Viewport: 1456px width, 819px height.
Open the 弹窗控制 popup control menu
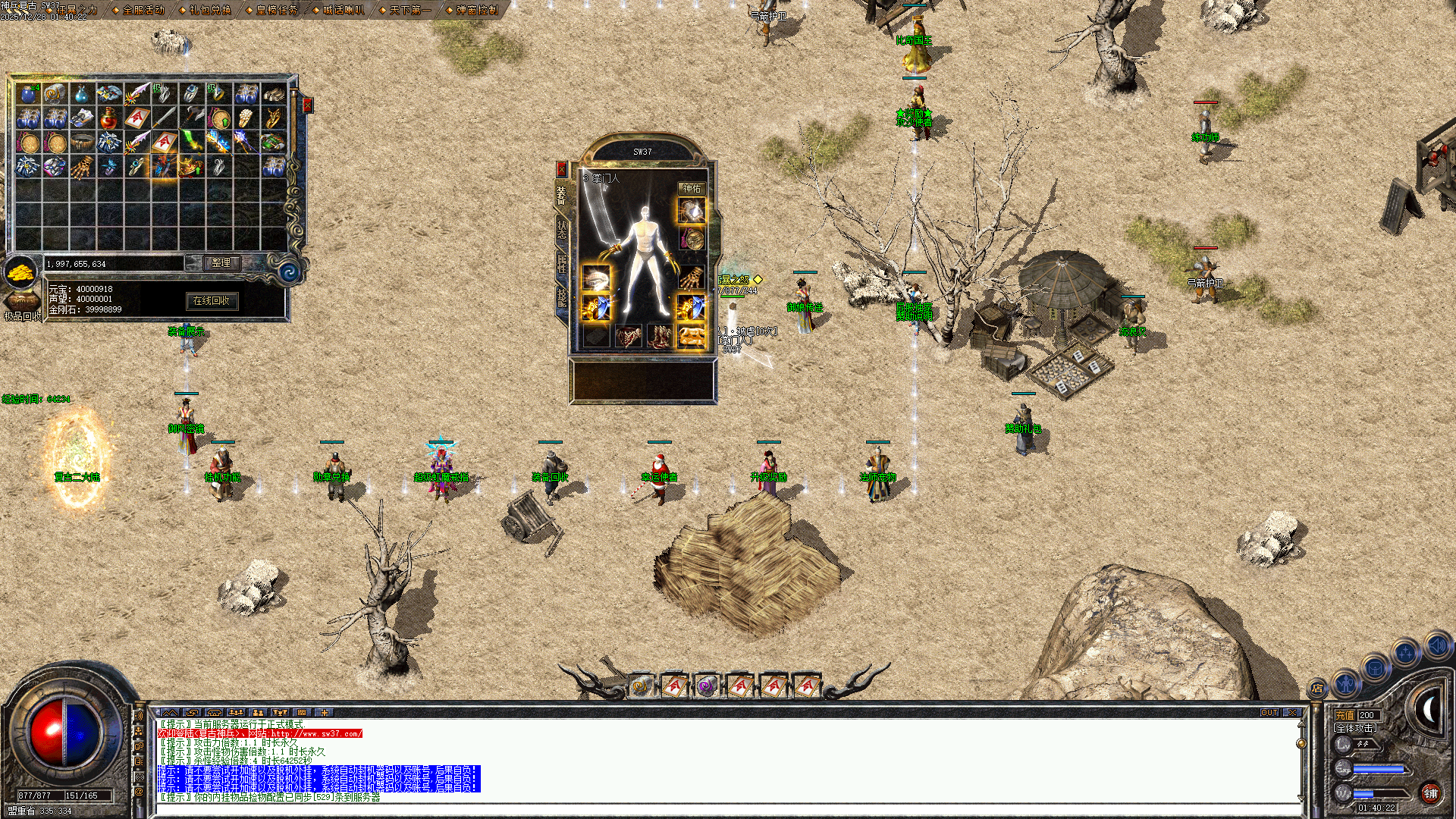point(477,10)
